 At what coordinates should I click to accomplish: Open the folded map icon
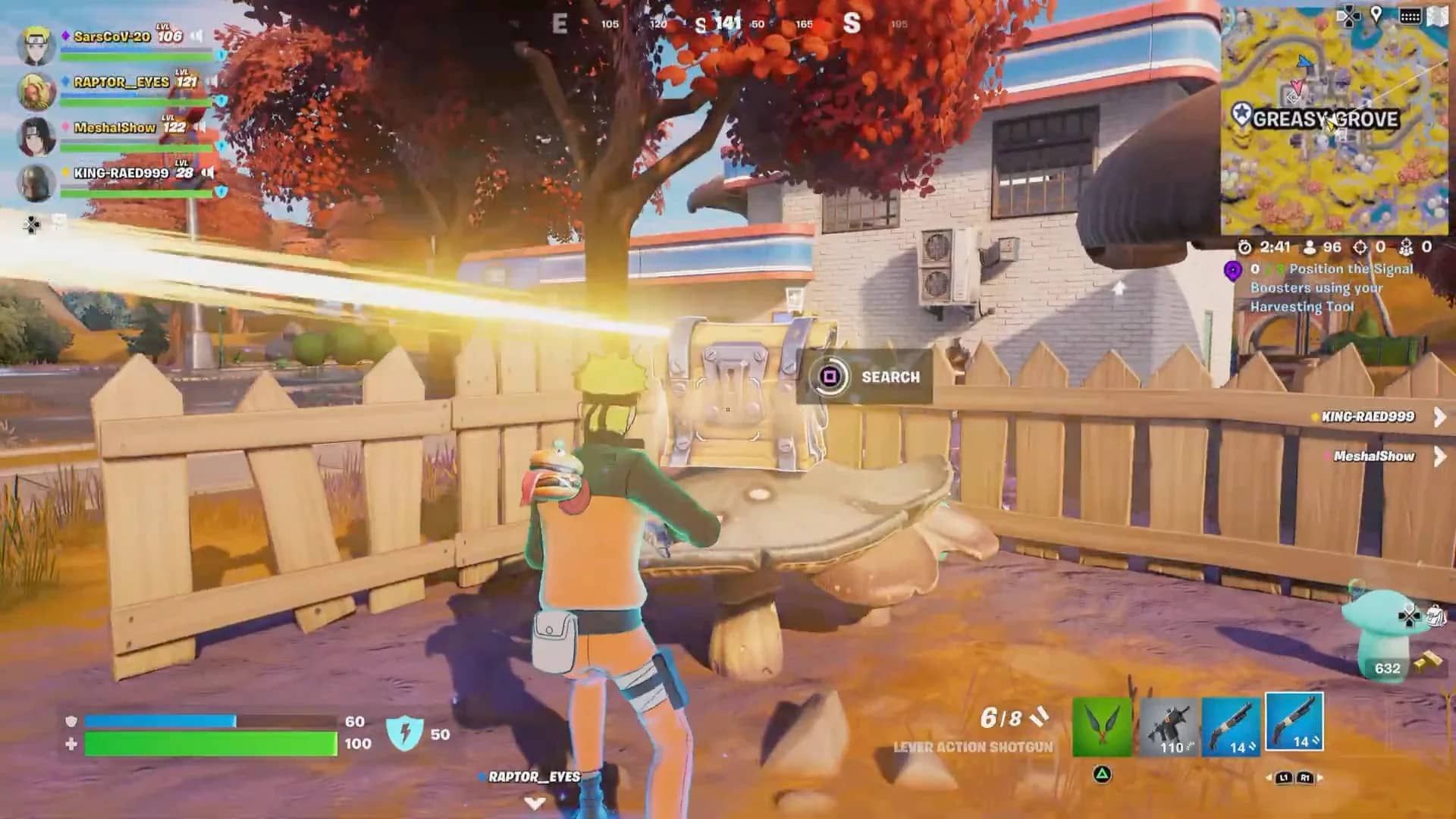tap(1437, 16)
